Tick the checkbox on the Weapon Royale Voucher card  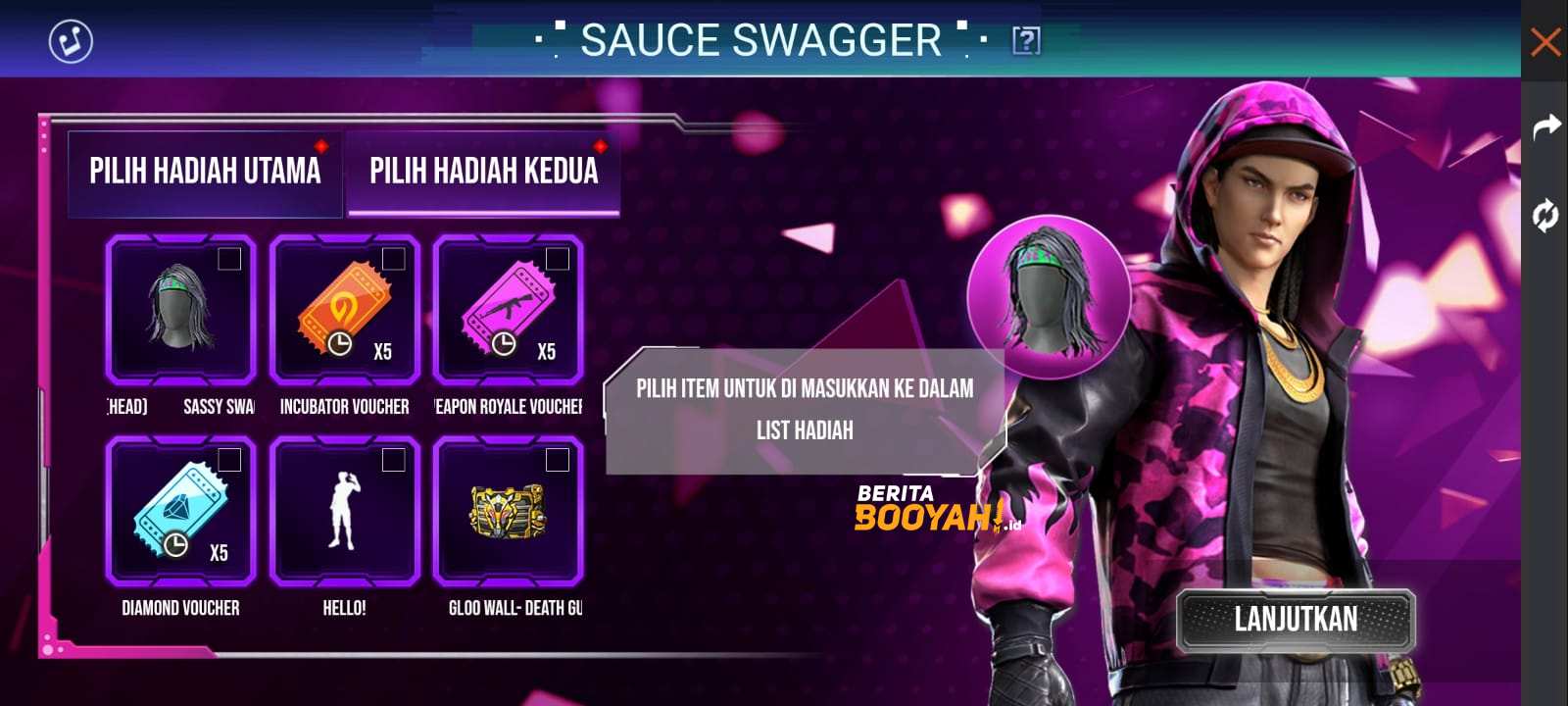pos(558,257)
